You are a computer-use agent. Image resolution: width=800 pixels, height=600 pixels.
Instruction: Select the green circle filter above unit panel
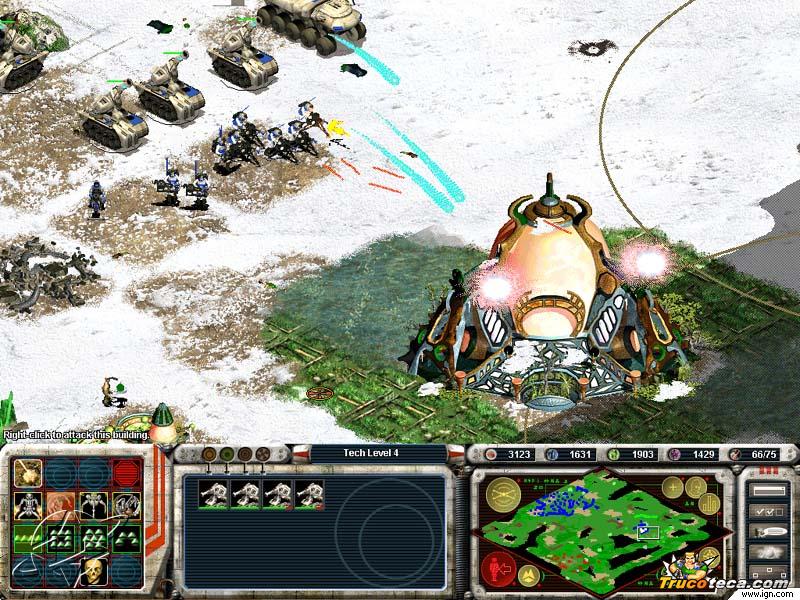tap(226, 454)
